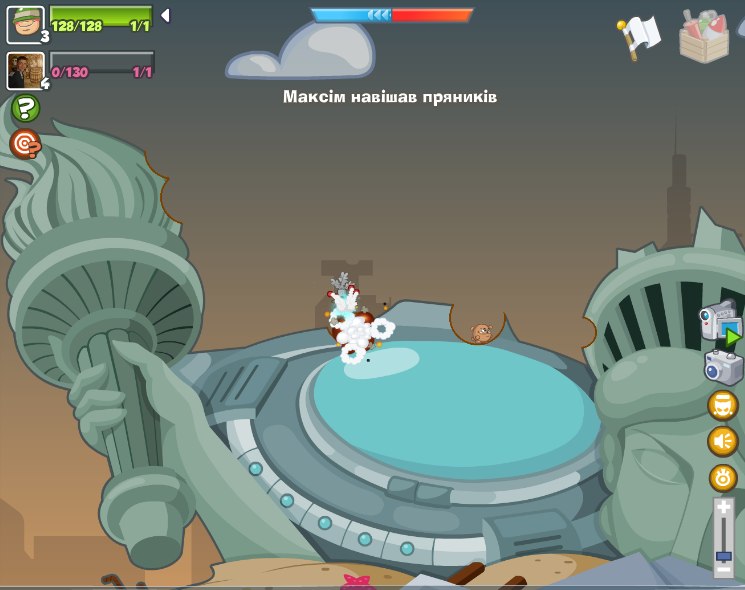The width and height of the screenshot is (745, 590).
Task: Click the orange target hint button
Action: (26, 144)
